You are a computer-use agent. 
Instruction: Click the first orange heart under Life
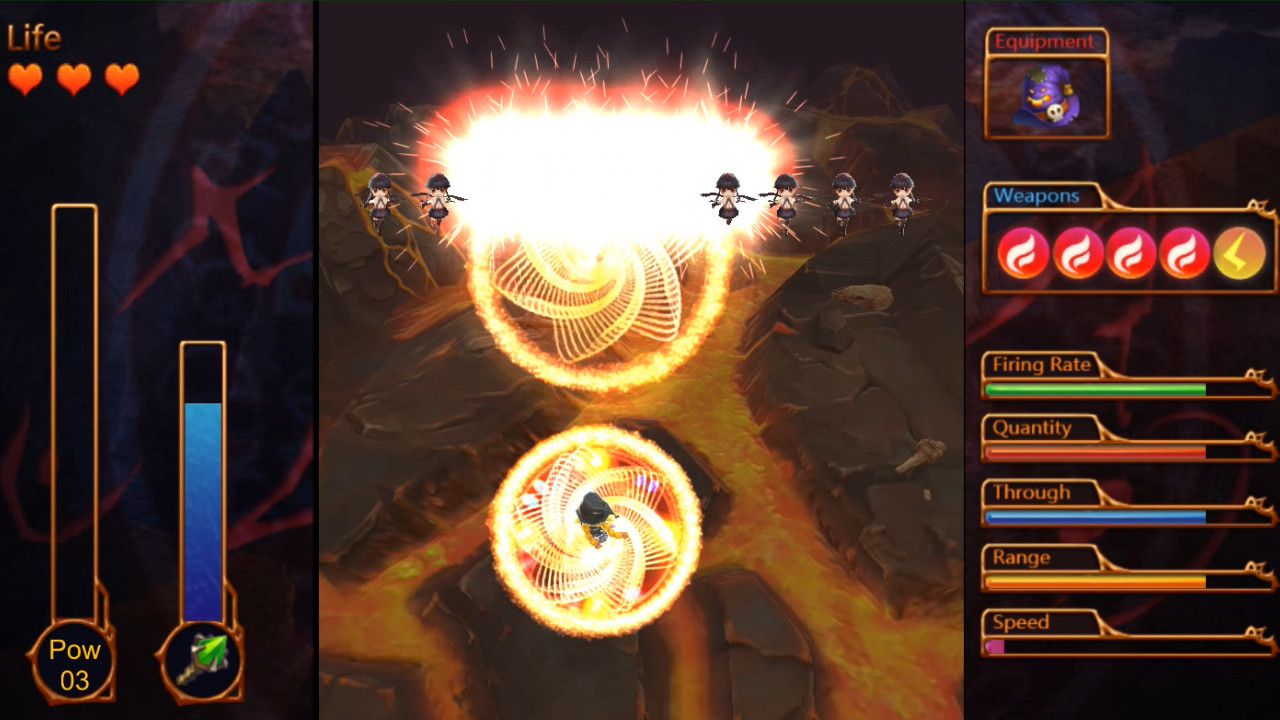23,79
